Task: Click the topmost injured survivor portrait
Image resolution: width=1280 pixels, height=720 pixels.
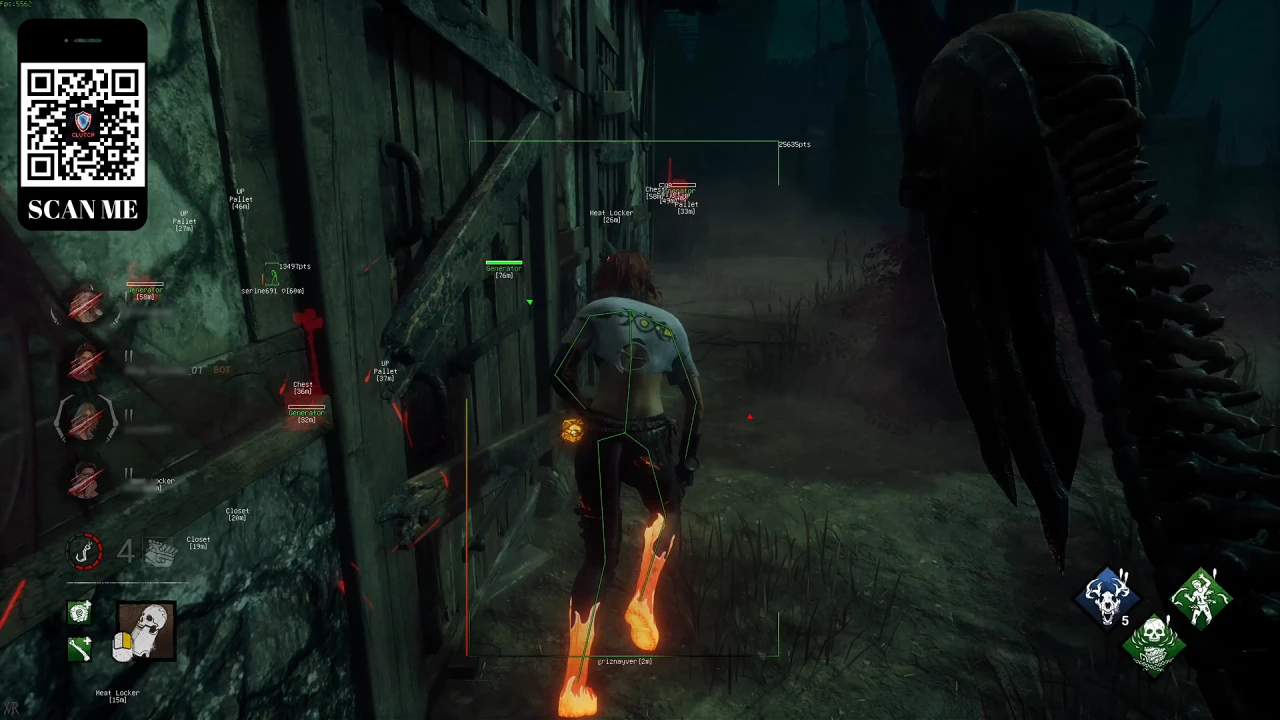Action: (x=85, y=307)
